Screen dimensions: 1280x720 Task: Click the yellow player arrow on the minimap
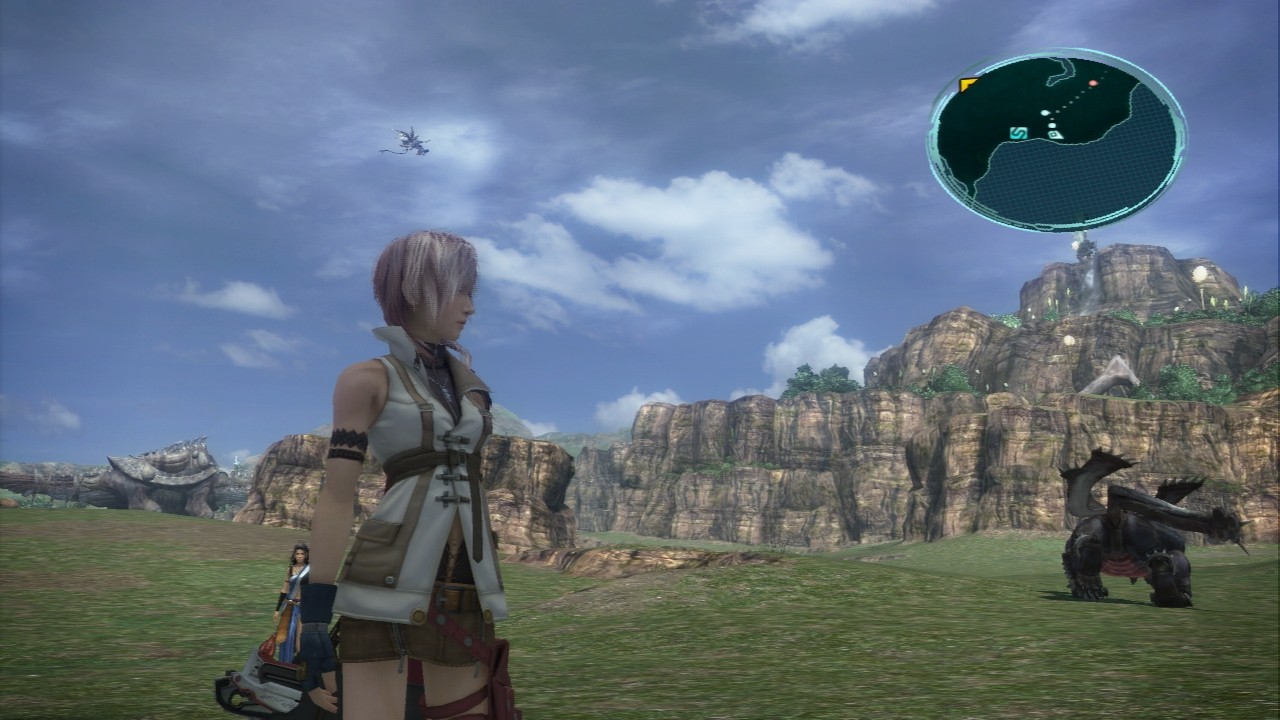[x=966, y=83]
